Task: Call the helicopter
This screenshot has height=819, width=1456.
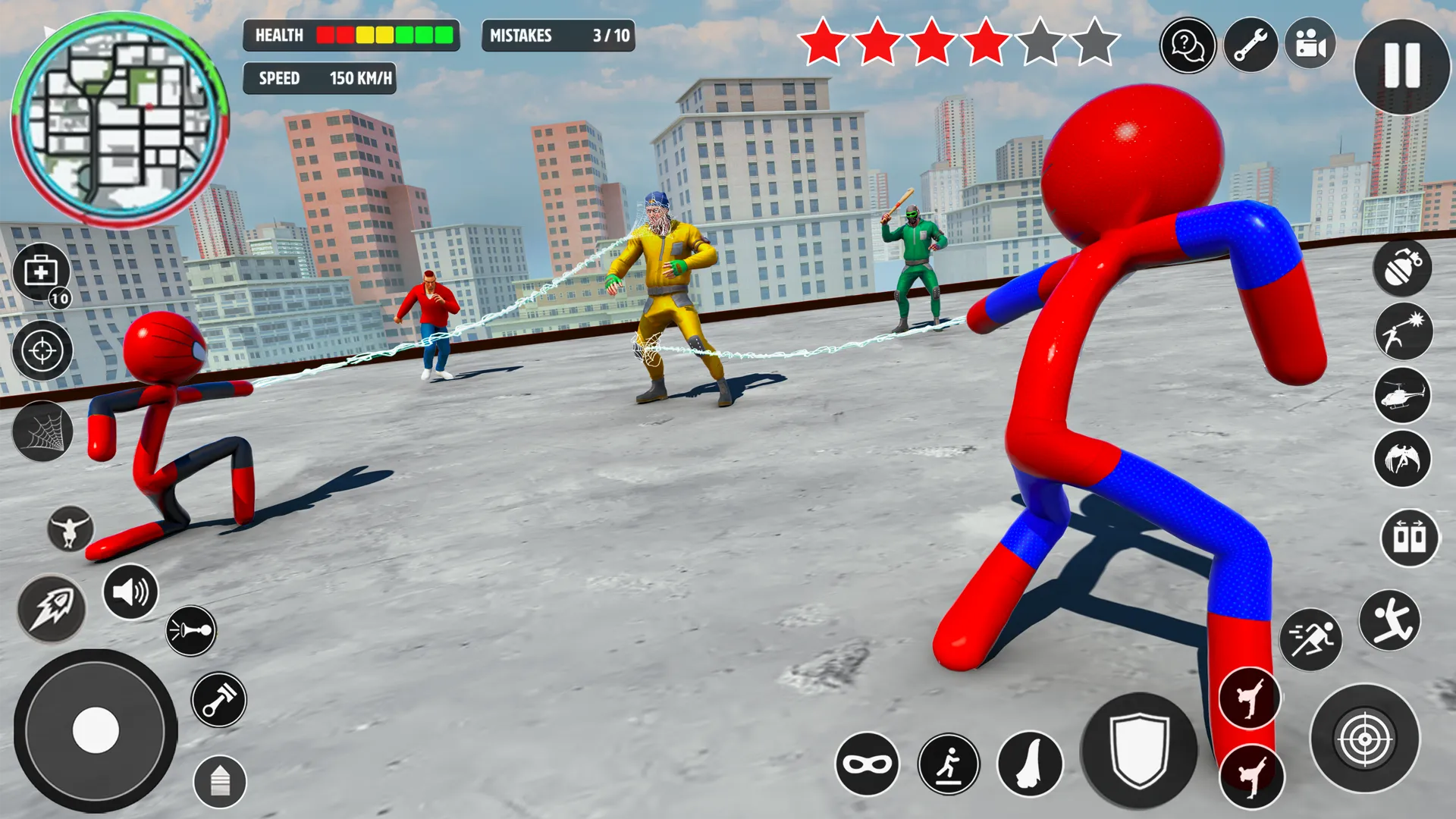Action: tap(1402, 395)
